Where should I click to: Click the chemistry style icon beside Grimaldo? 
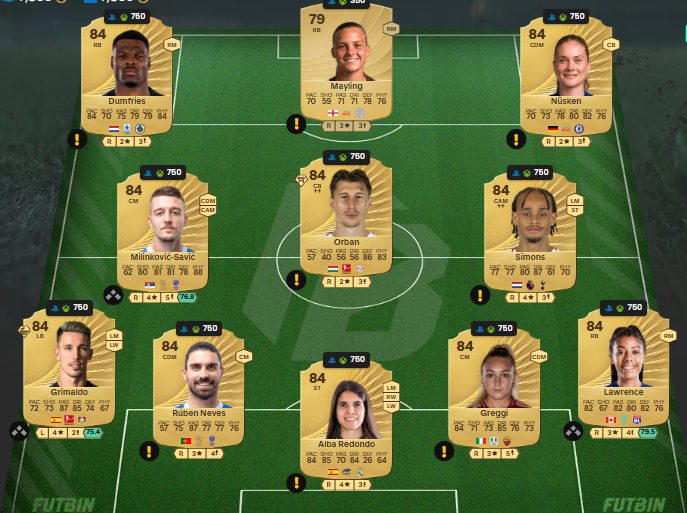pyautogui.click(x=18, y=431)
